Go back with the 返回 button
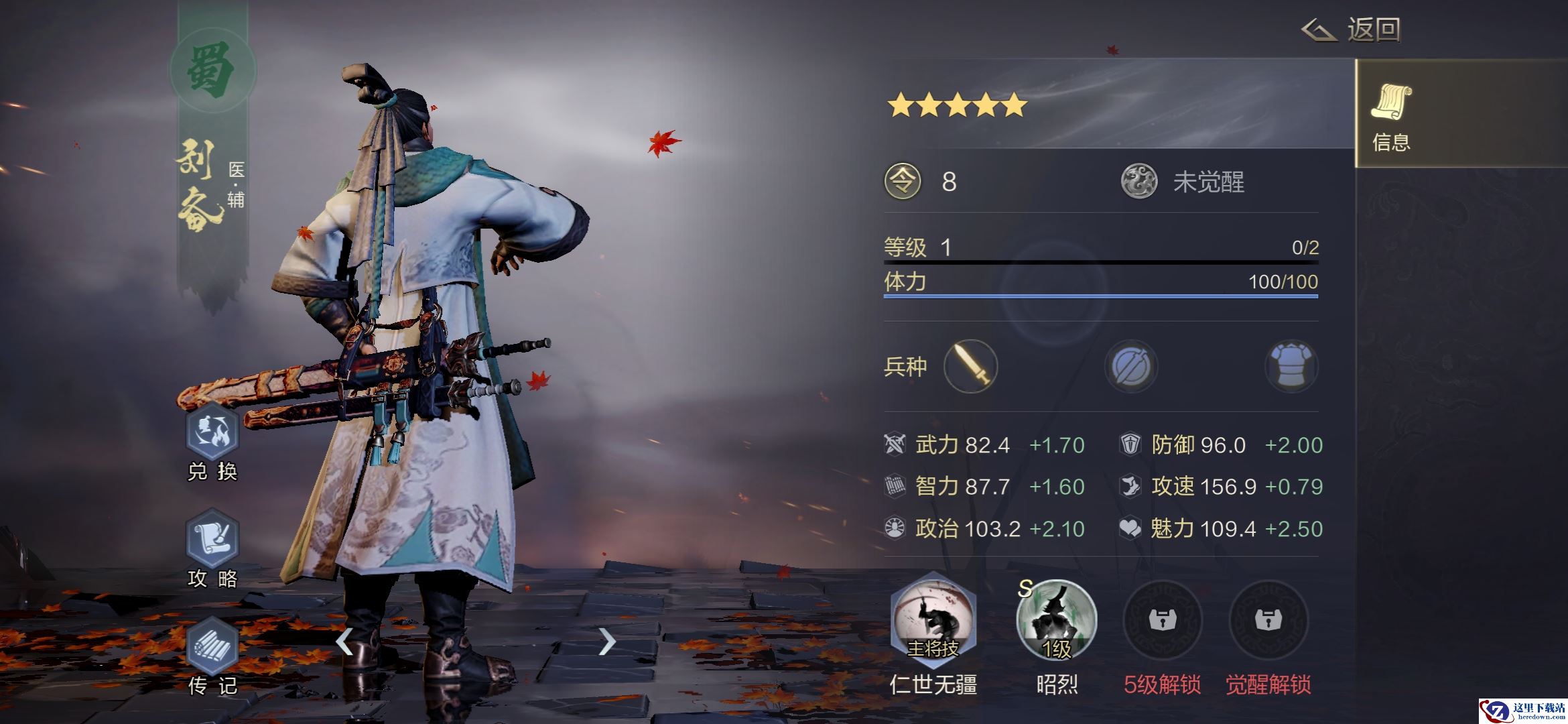The image size is (1568, 724). [1352, 30]
